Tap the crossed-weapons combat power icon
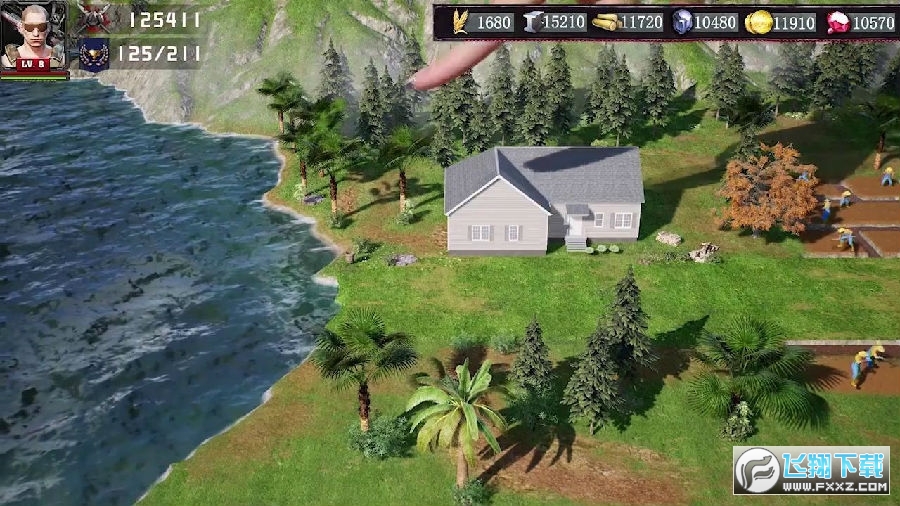Screen dimensions: 900x506 (x=95, y=18)
